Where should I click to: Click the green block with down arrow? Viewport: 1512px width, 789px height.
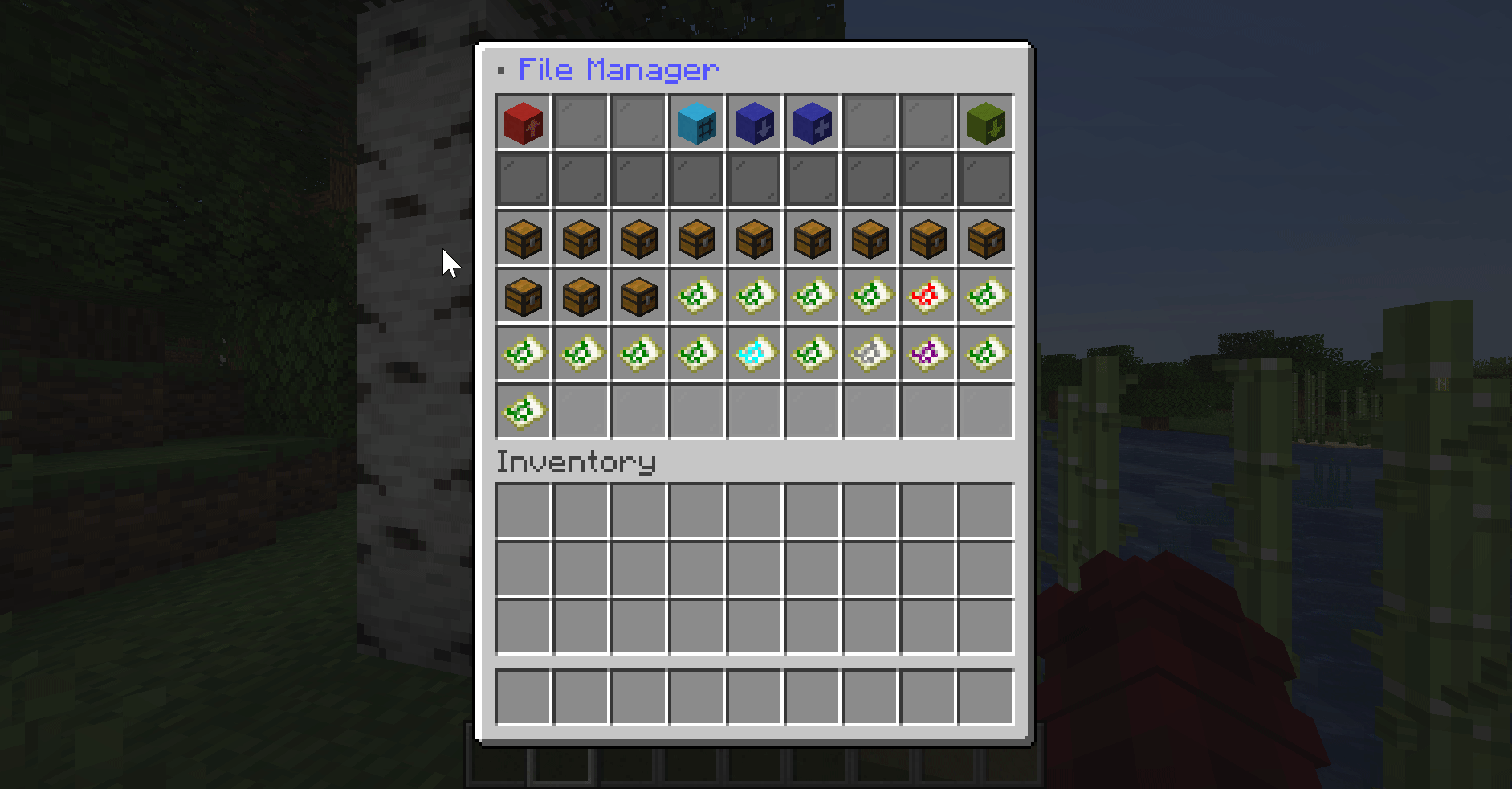pyautogui.click(x=985, y=123)
